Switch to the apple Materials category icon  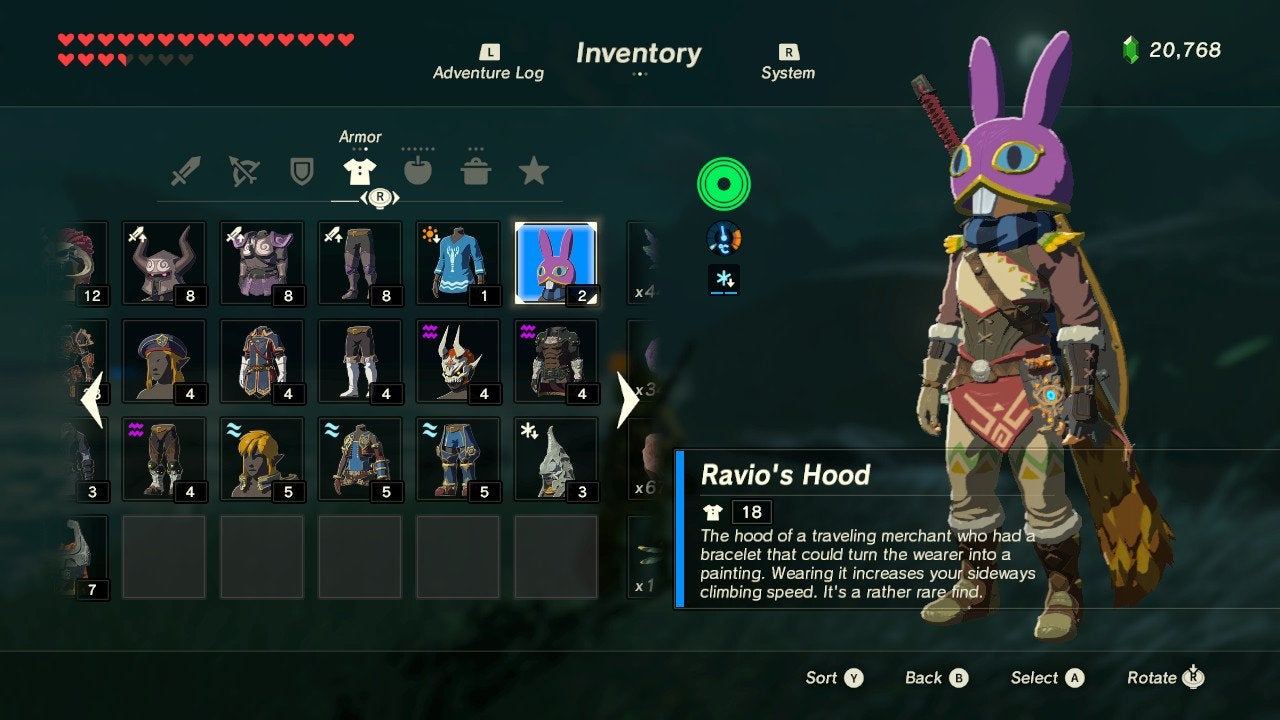pos(419,170)
